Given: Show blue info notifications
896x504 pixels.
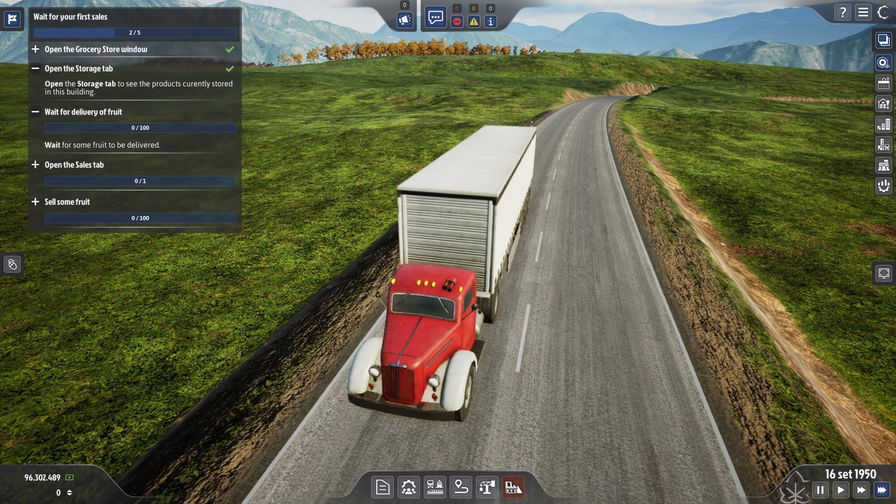Looking at the screenshot, I should coord(490,21).
